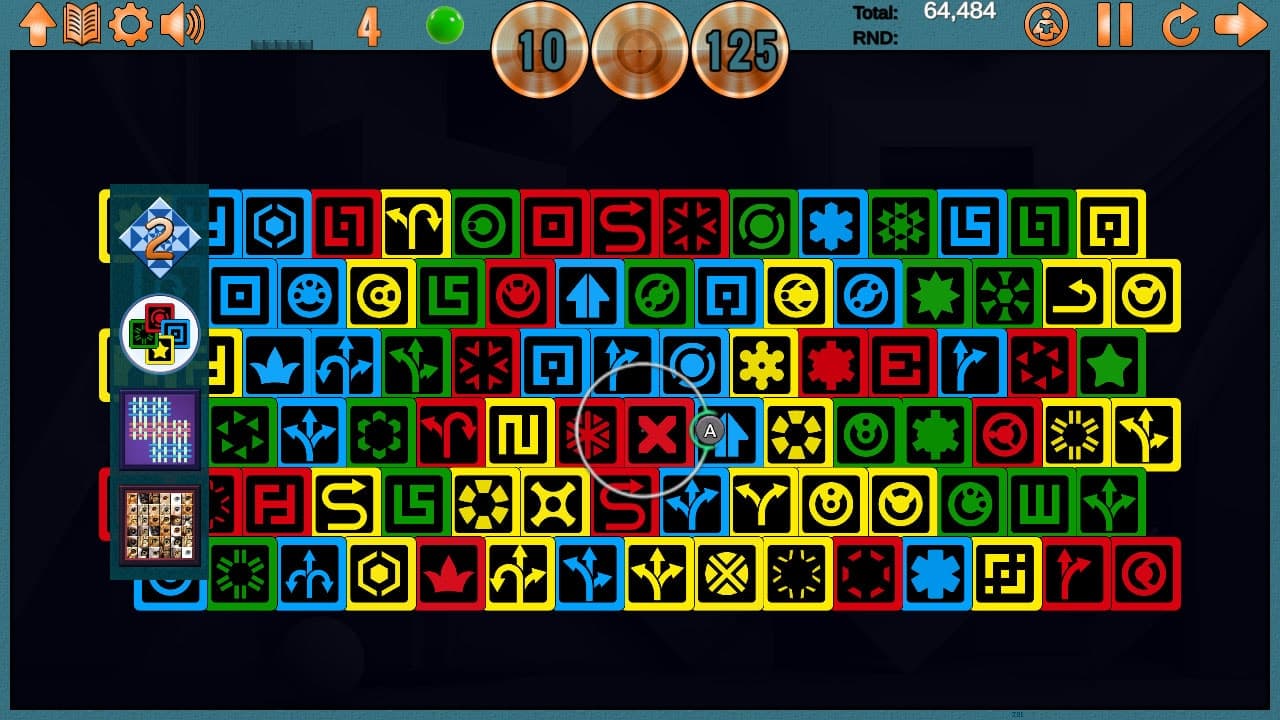
Task: Restart the round with the circular arrow icon
Action: pyautogui.click(x=1179, y=27)
